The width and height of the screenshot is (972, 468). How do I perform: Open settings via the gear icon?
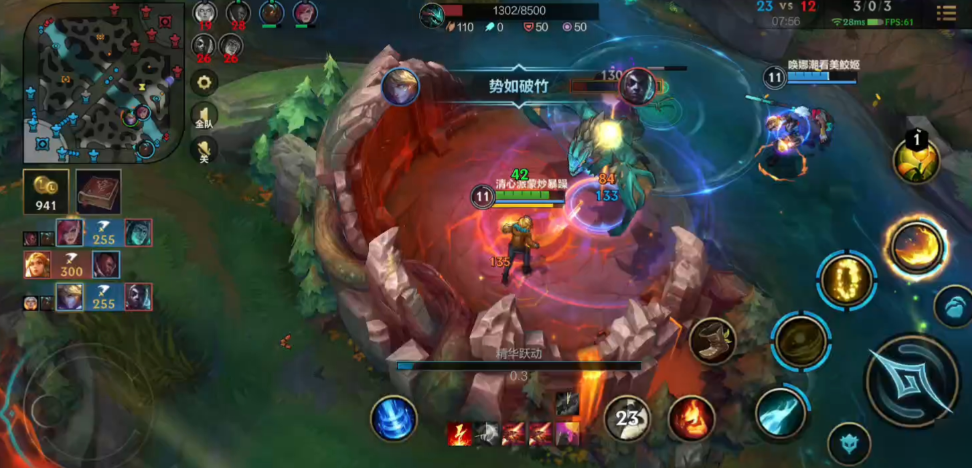205,81
